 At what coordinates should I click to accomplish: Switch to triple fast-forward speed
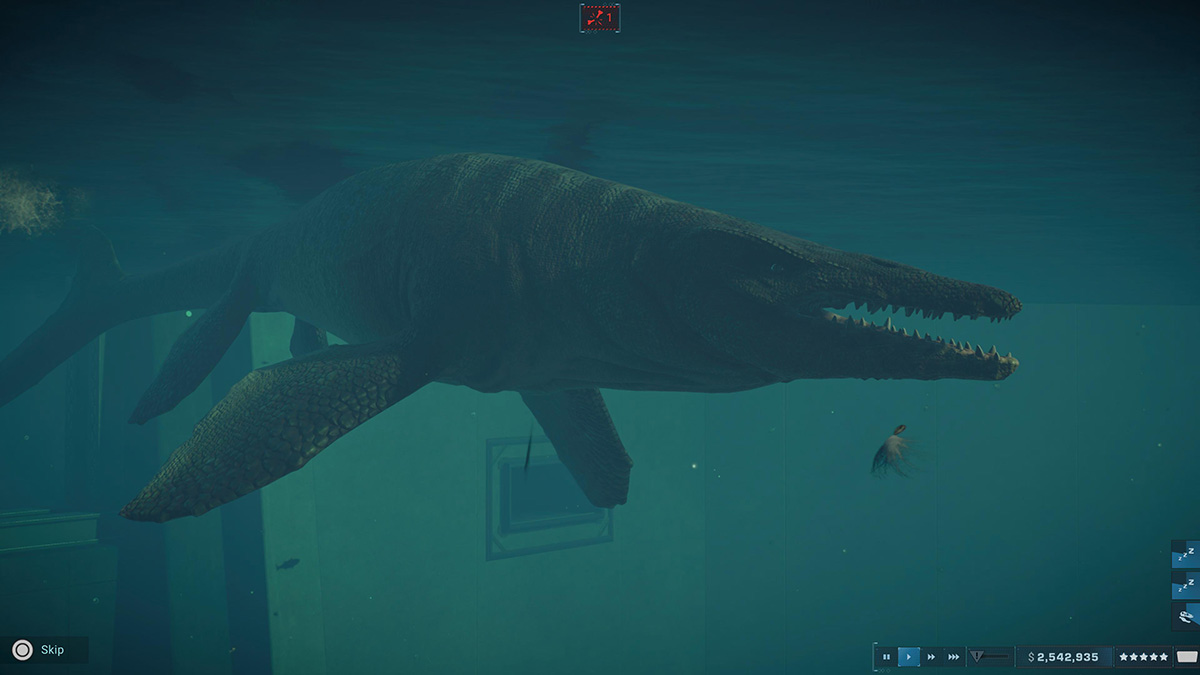tap(954, 657)
